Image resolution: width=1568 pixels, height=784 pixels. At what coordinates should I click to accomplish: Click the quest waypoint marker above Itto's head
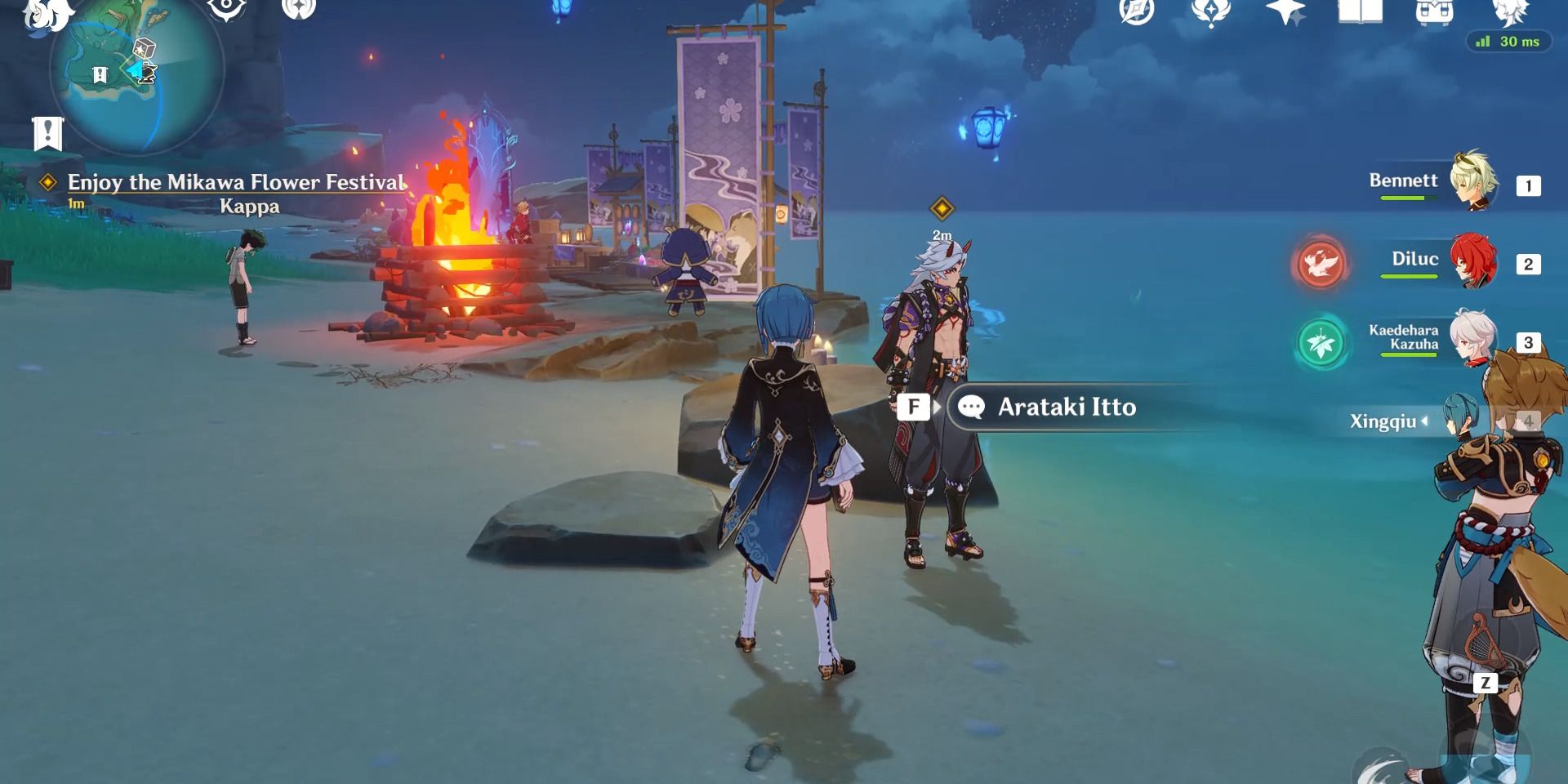pos(941,208)
